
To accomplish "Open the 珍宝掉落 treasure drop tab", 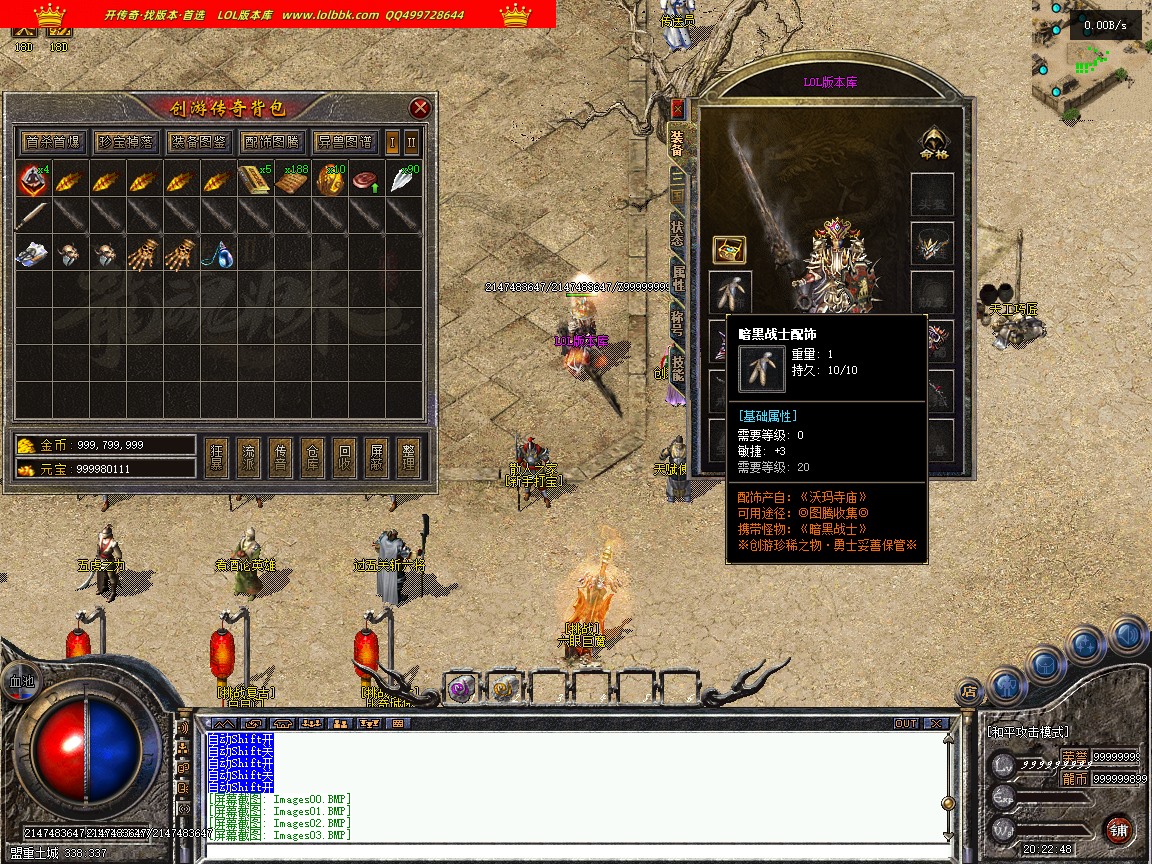I will pyautogui.click(x=126, y=142).
